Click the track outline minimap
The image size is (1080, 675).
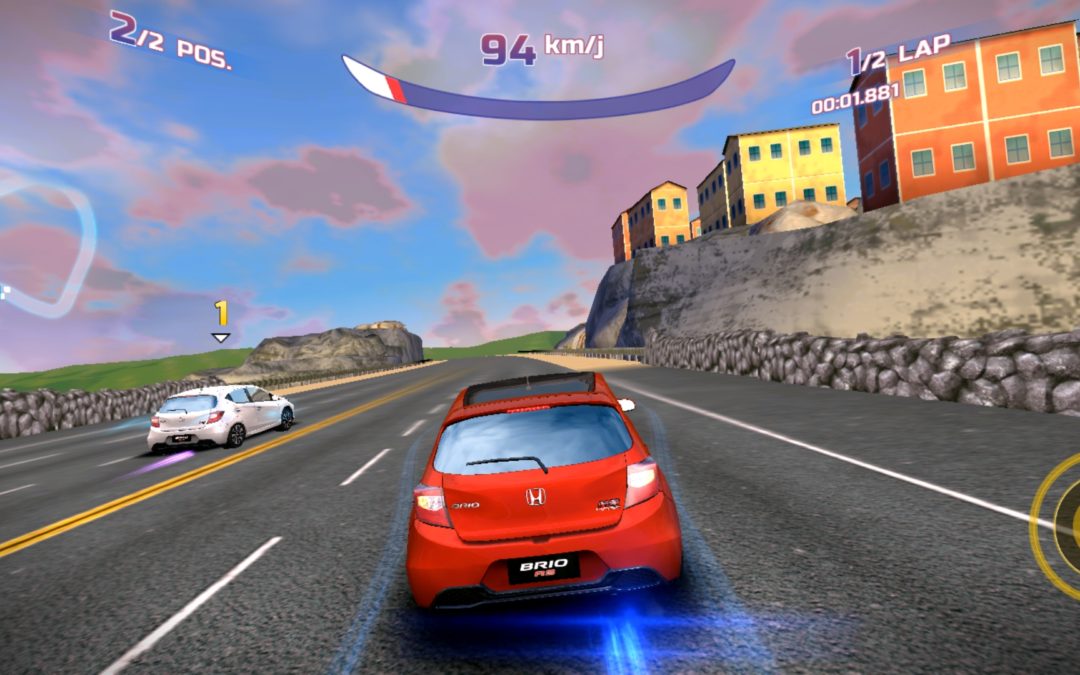tap(45, 245)
